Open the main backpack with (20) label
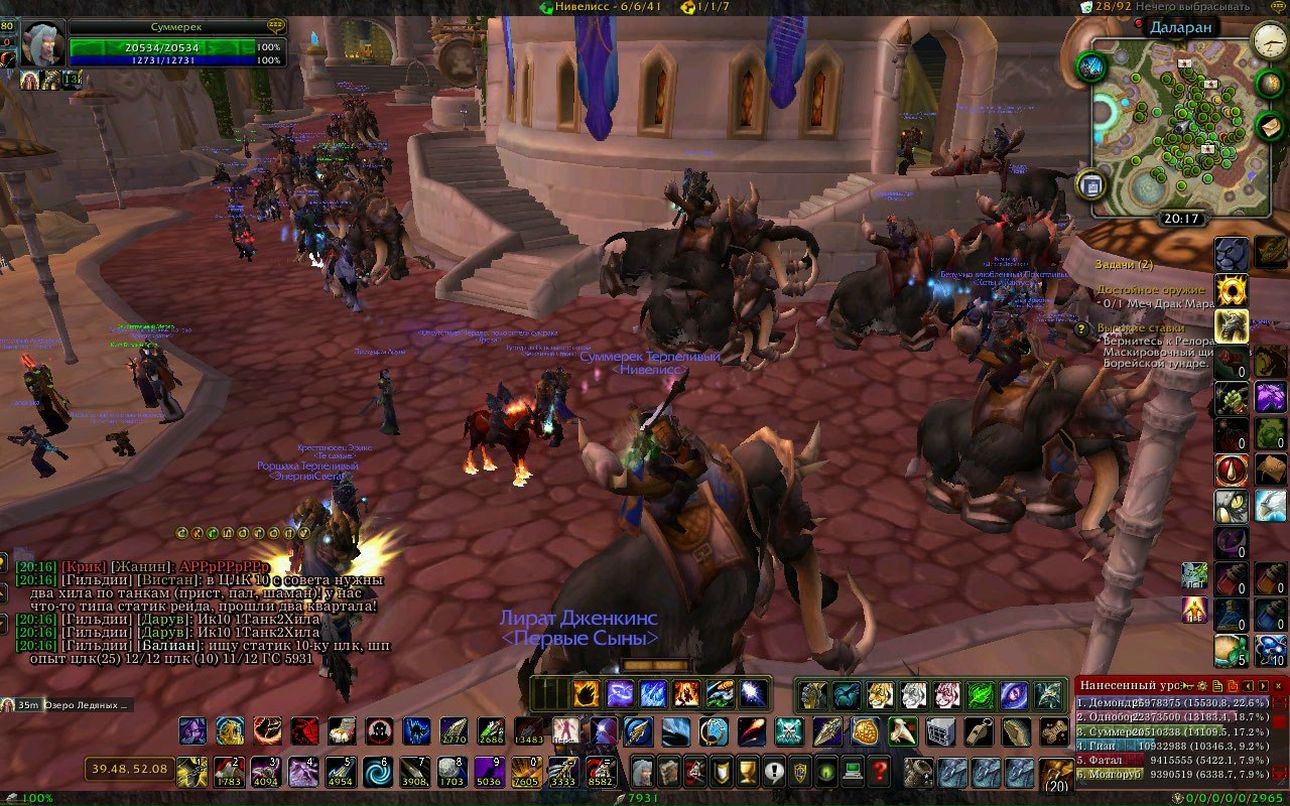Screen dimensions: 1290x806 click(1056, 774)
